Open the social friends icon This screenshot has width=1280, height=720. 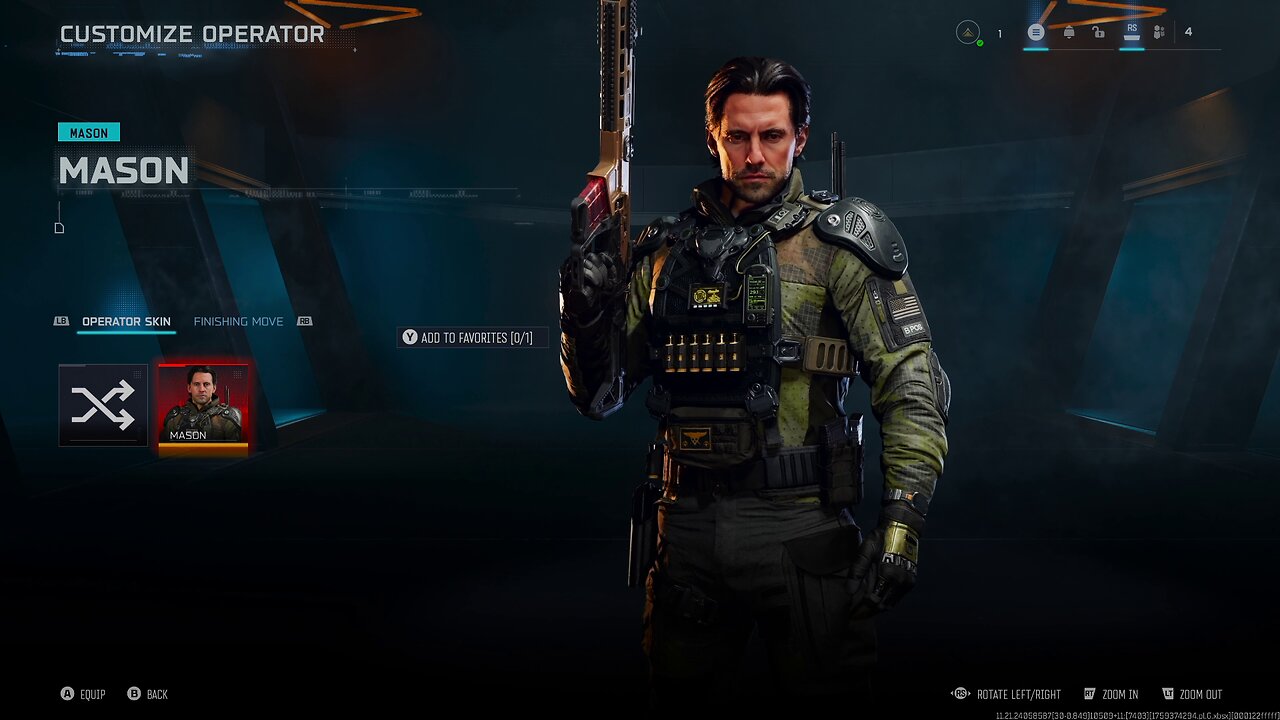1159,33
